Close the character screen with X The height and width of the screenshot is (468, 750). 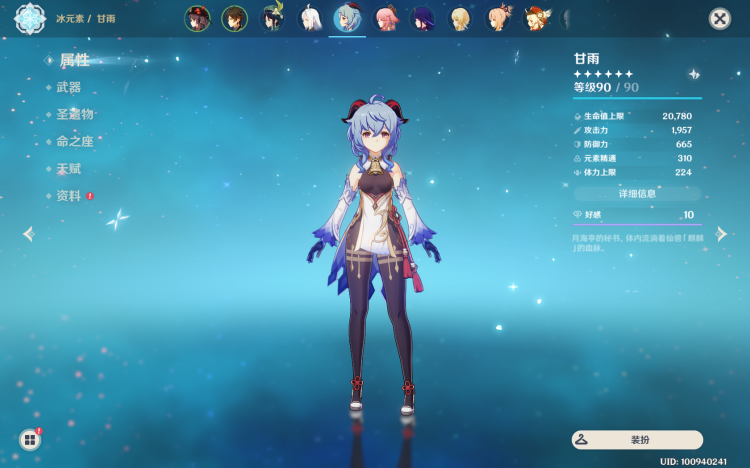point(719,19)
